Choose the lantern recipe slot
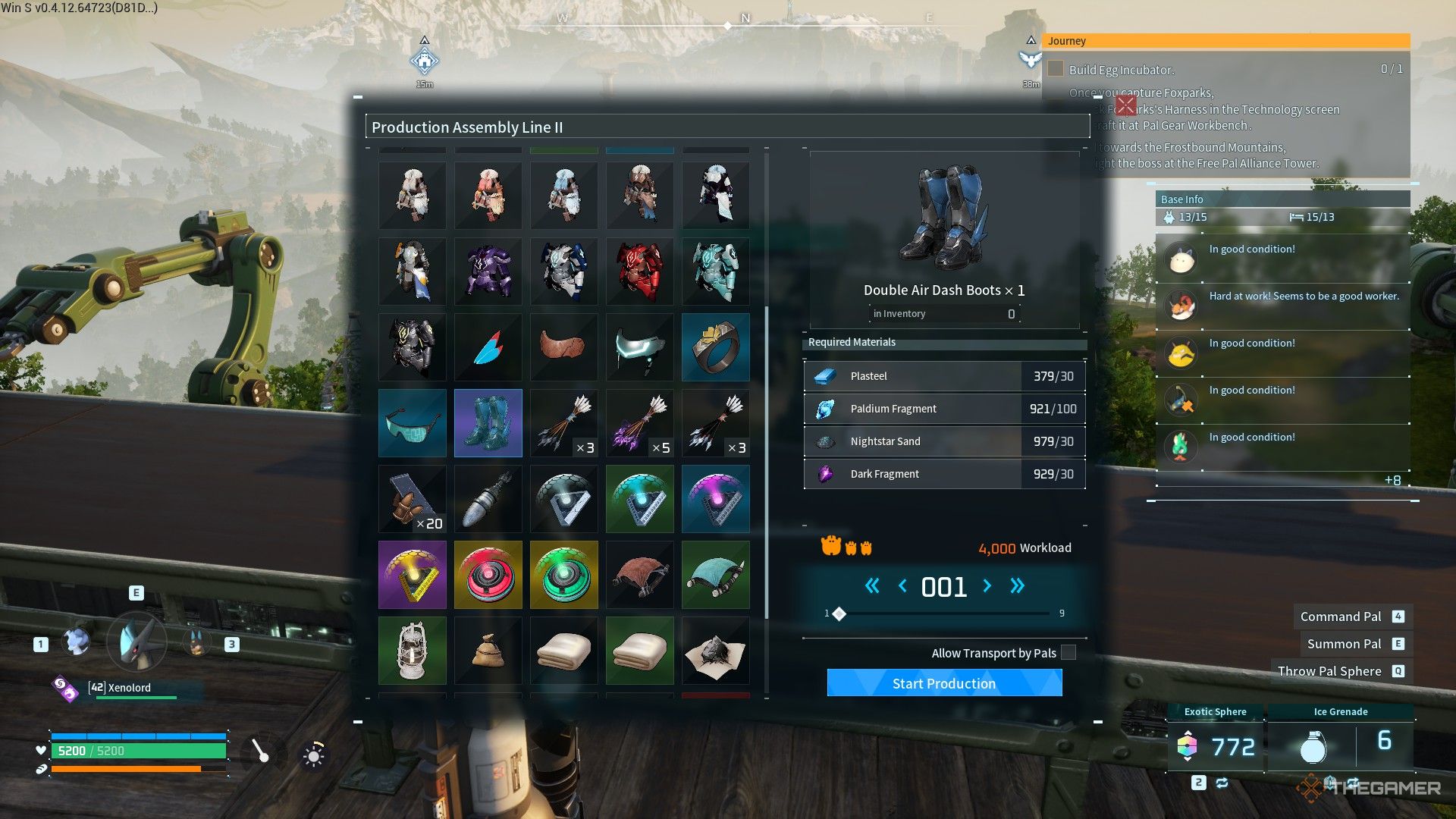This screenshot has width=1456, height=819. point(413,651)
